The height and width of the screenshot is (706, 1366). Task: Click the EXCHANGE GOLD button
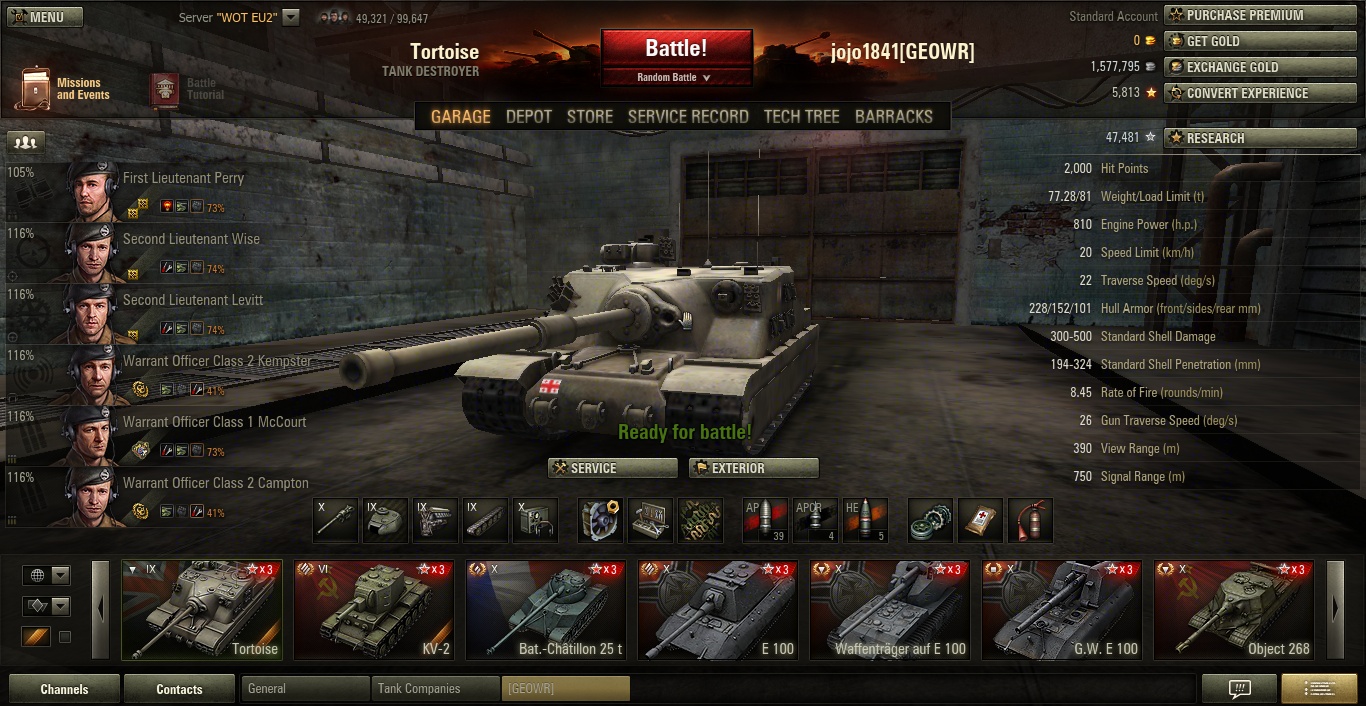point(1259,67)
